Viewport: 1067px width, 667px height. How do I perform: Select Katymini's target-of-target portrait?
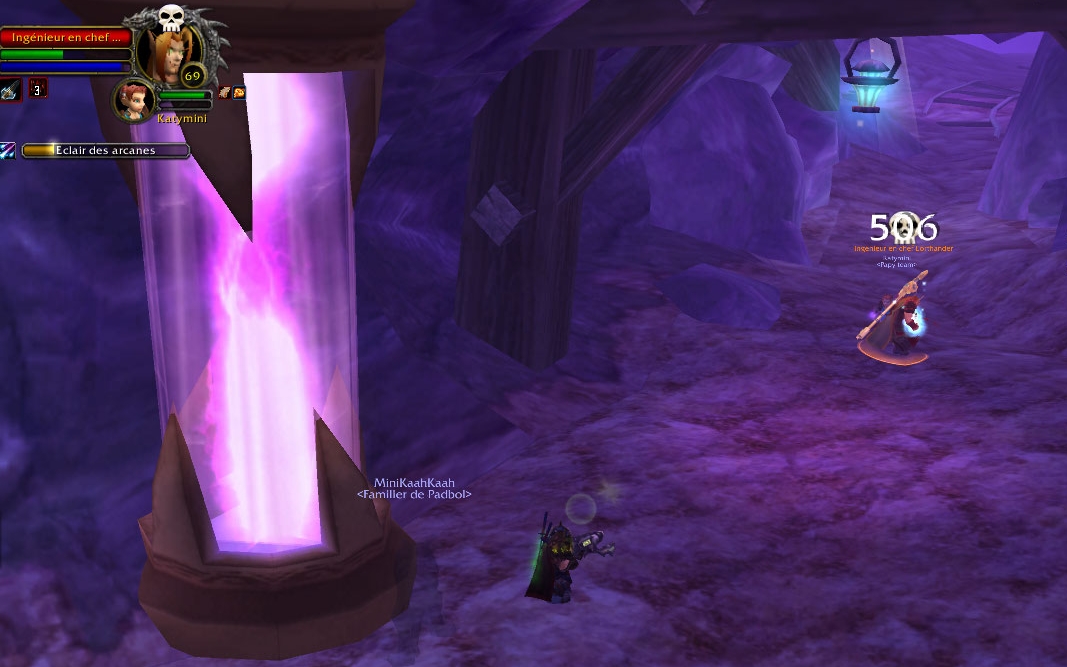tap(133, 100)
